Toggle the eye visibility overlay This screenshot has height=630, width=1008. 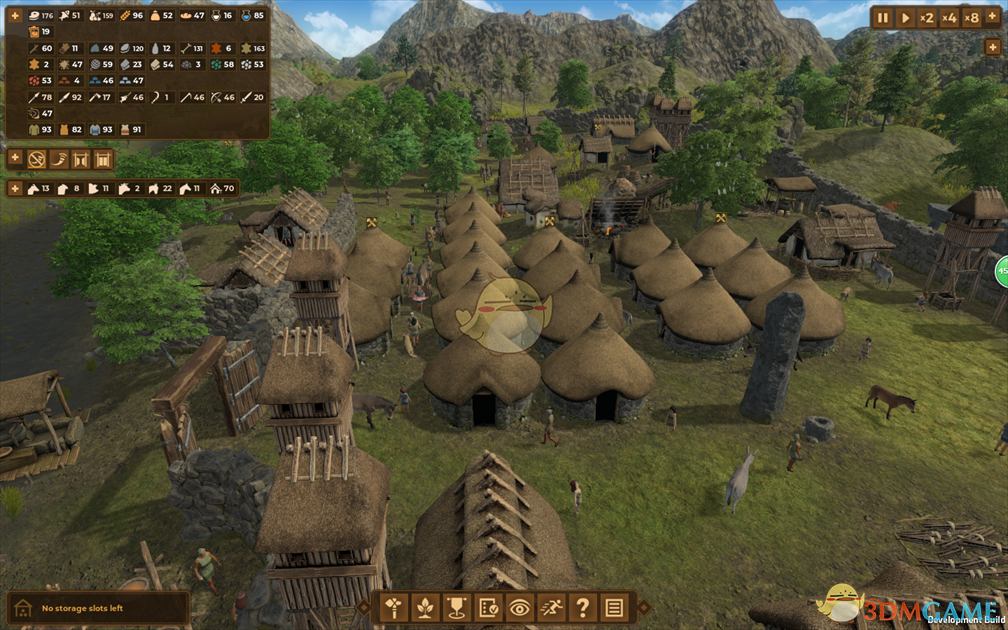(519, 606)
